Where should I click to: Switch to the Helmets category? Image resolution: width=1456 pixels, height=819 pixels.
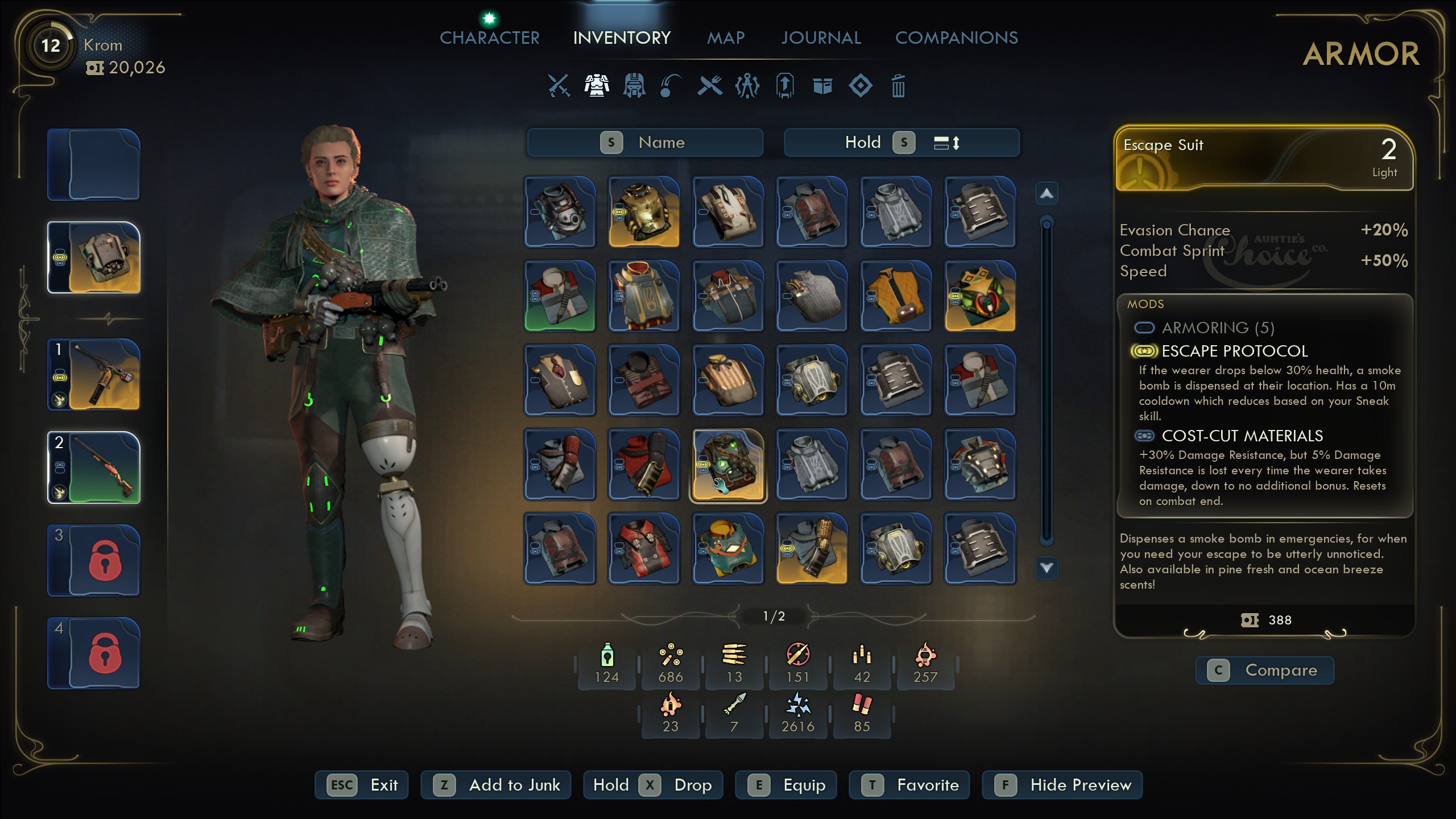click(634, 86)
